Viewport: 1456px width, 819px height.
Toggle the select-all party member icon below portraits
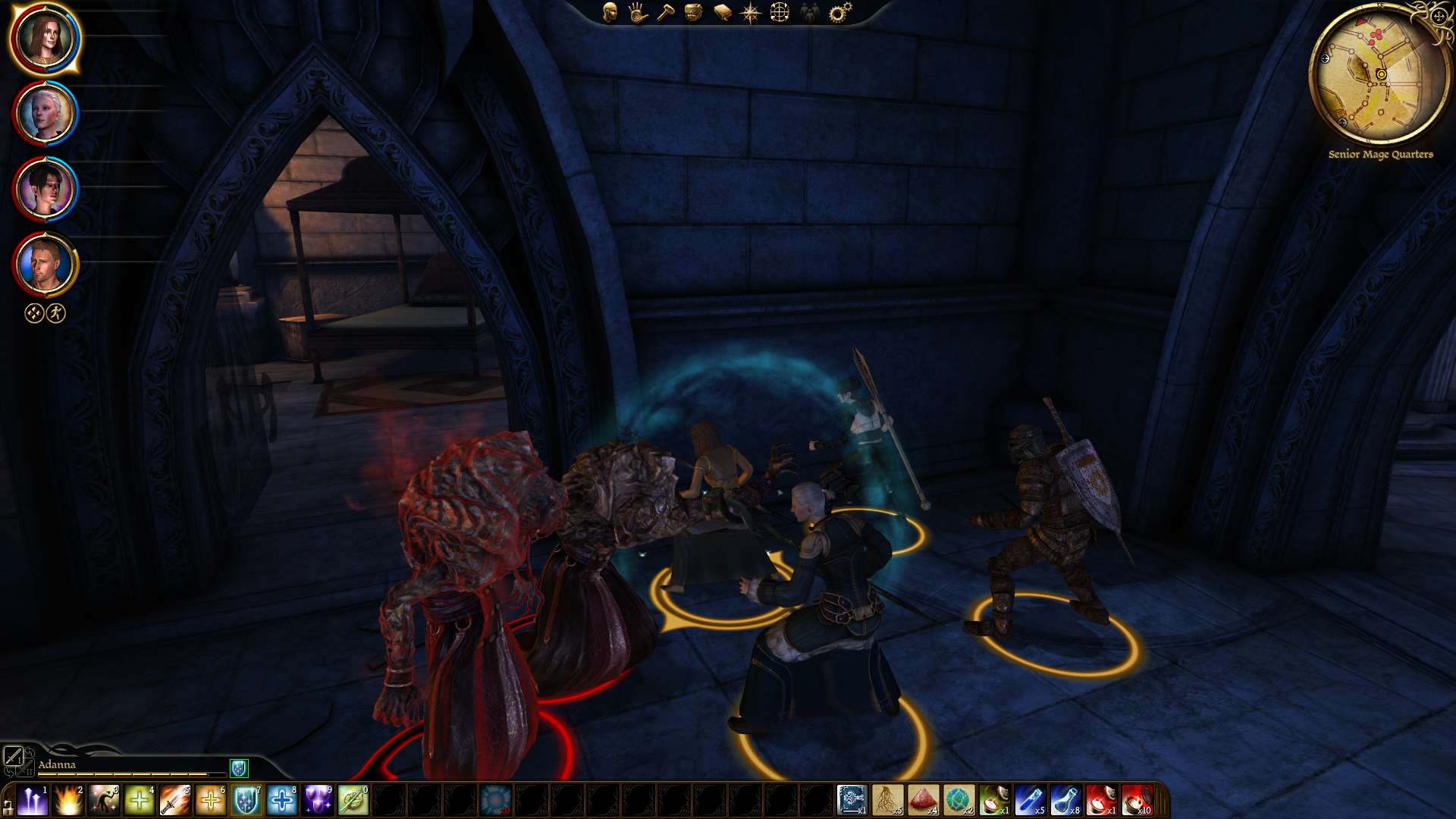(32, 312)
